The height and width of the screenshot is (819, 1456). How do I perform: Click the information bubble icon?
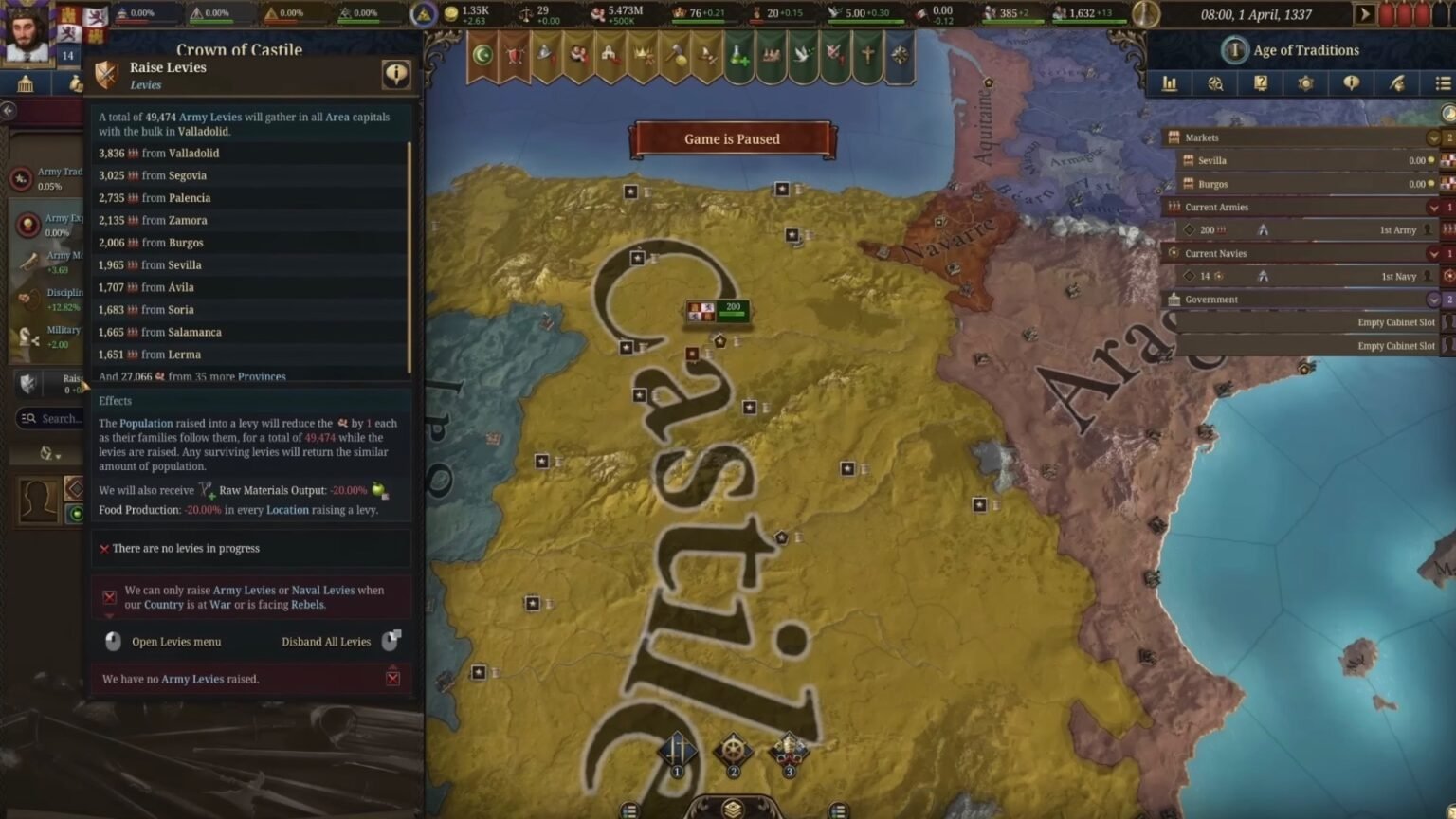pos(1351,83)
